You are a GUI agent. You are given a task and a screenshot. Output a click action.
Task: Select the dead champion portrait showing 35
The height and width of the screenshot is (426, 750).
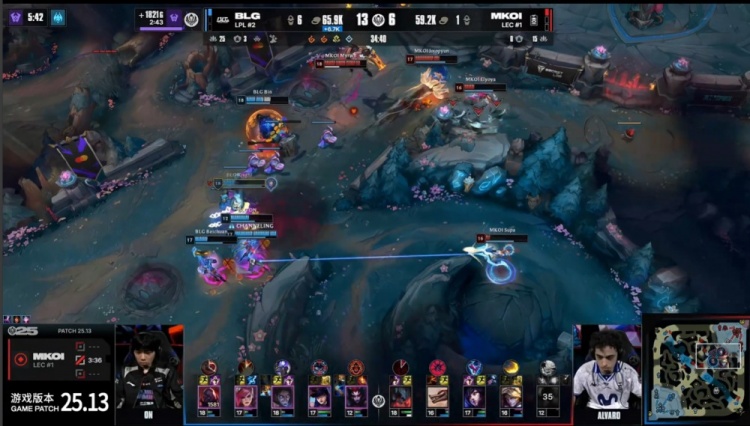pyautogui.click(x=546, y=396)
